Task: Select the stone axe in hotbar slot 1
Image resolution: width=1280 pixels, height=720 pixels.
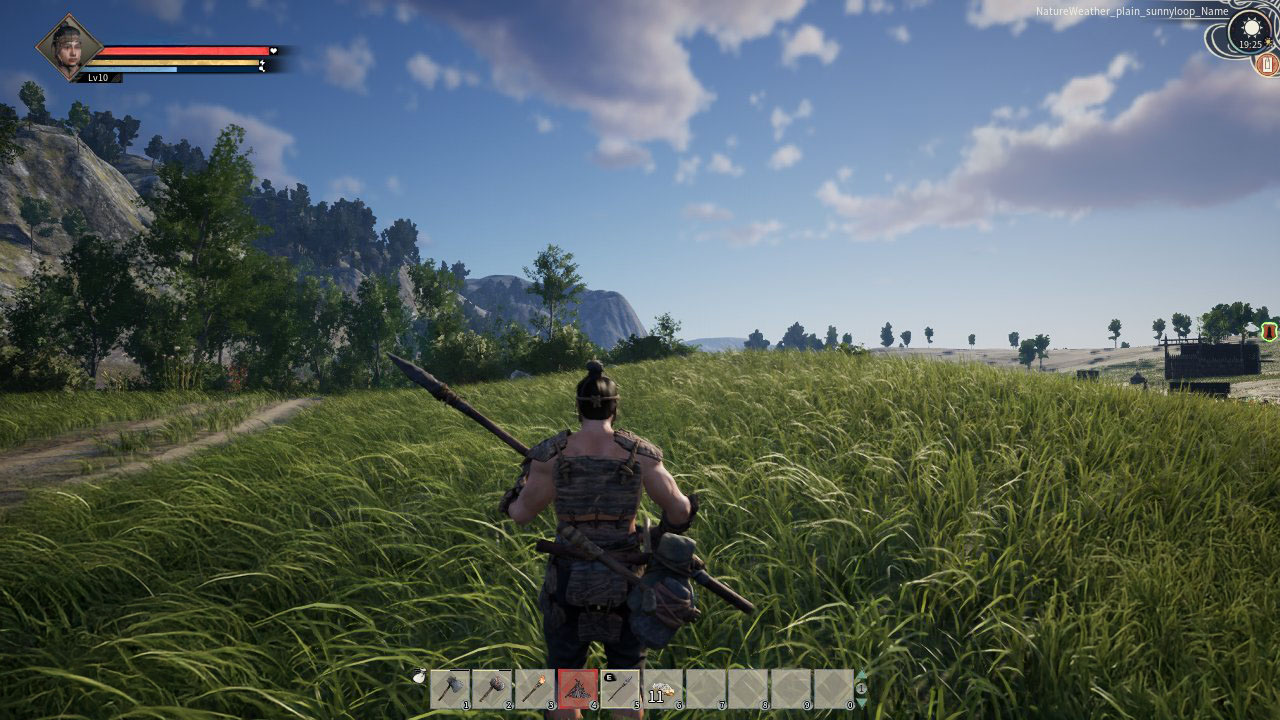Action: coord(450,689)
